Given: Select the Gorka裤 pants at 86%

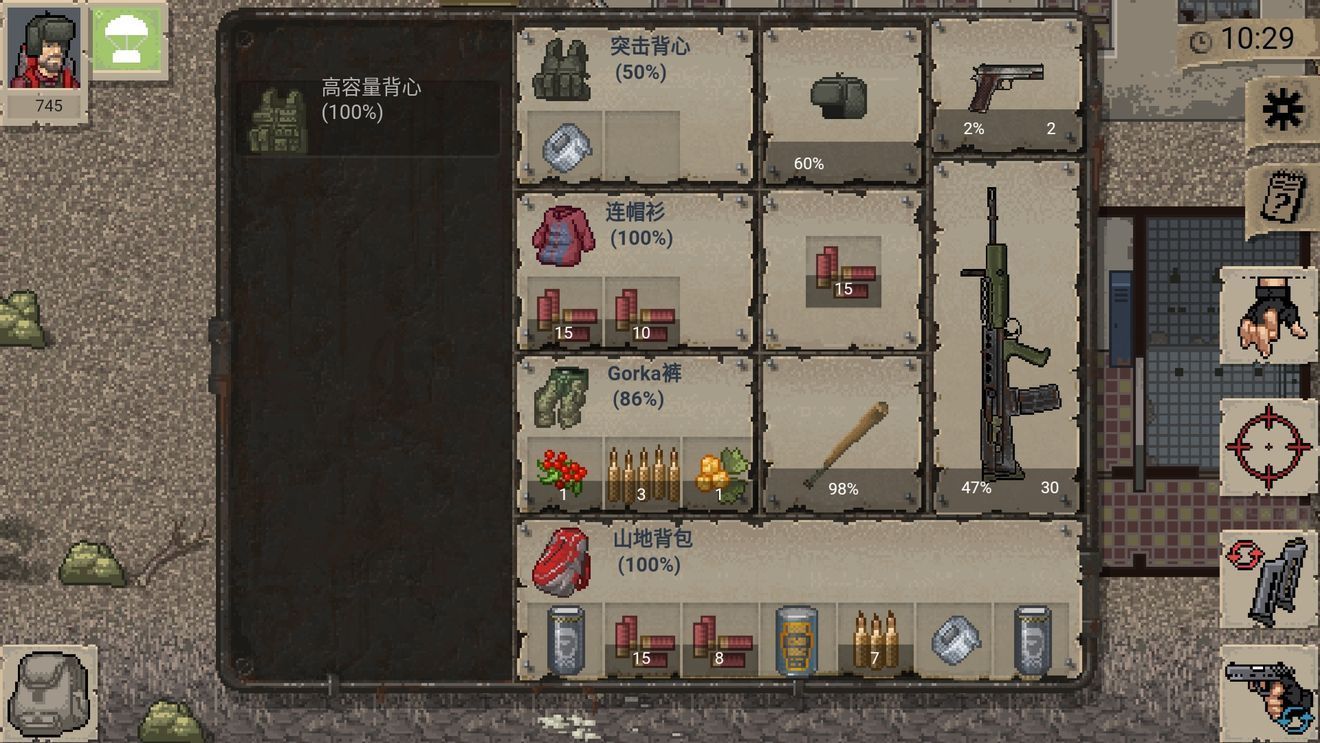Looking at the screenshot, I should click(563, 395).
